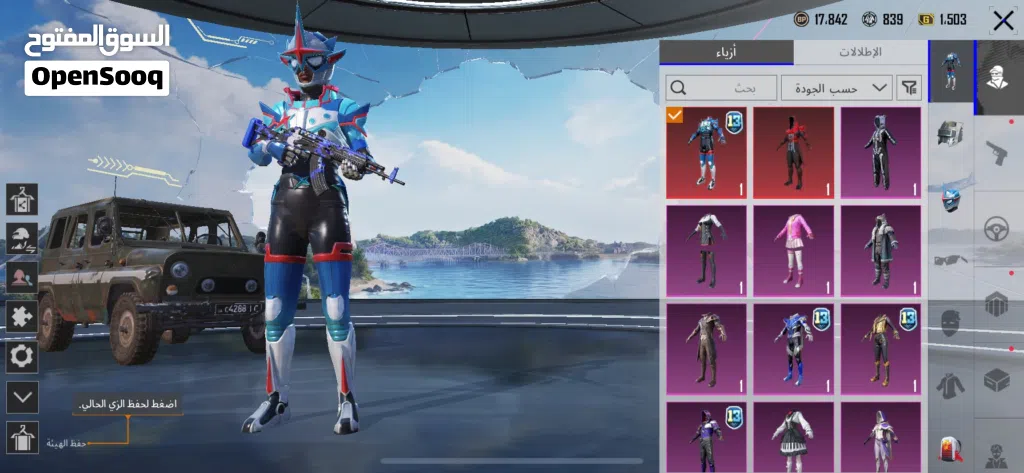
Task: Open the pistol weapon skins category
Action: click(x=997, y=153)
